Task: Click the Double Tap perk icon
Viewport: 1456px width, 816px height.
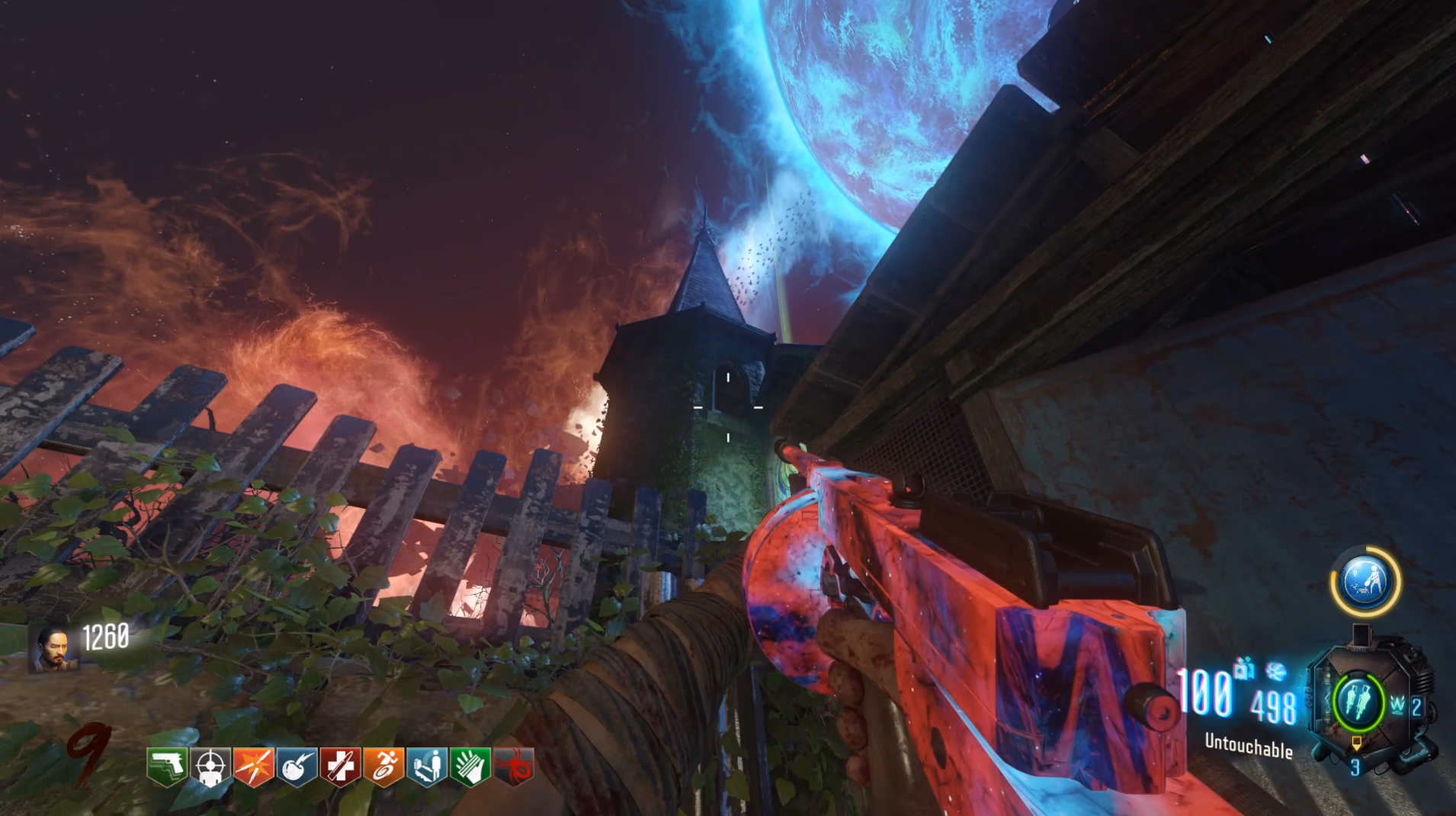Action: pos(254,767)
